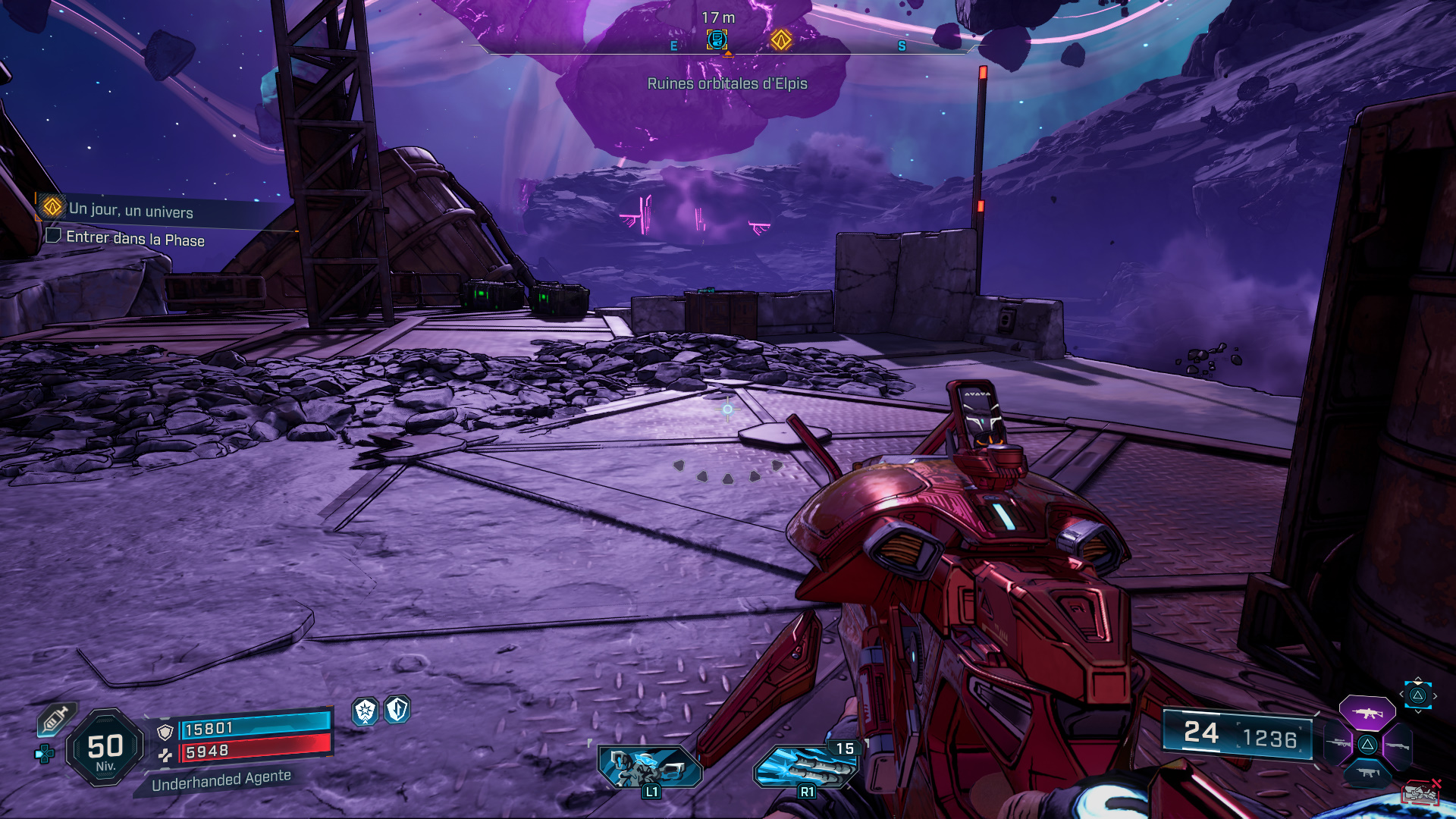1456x819 pixels.
Task: Click the blue waypoint marker on the compass
Action: coord(717,39)
